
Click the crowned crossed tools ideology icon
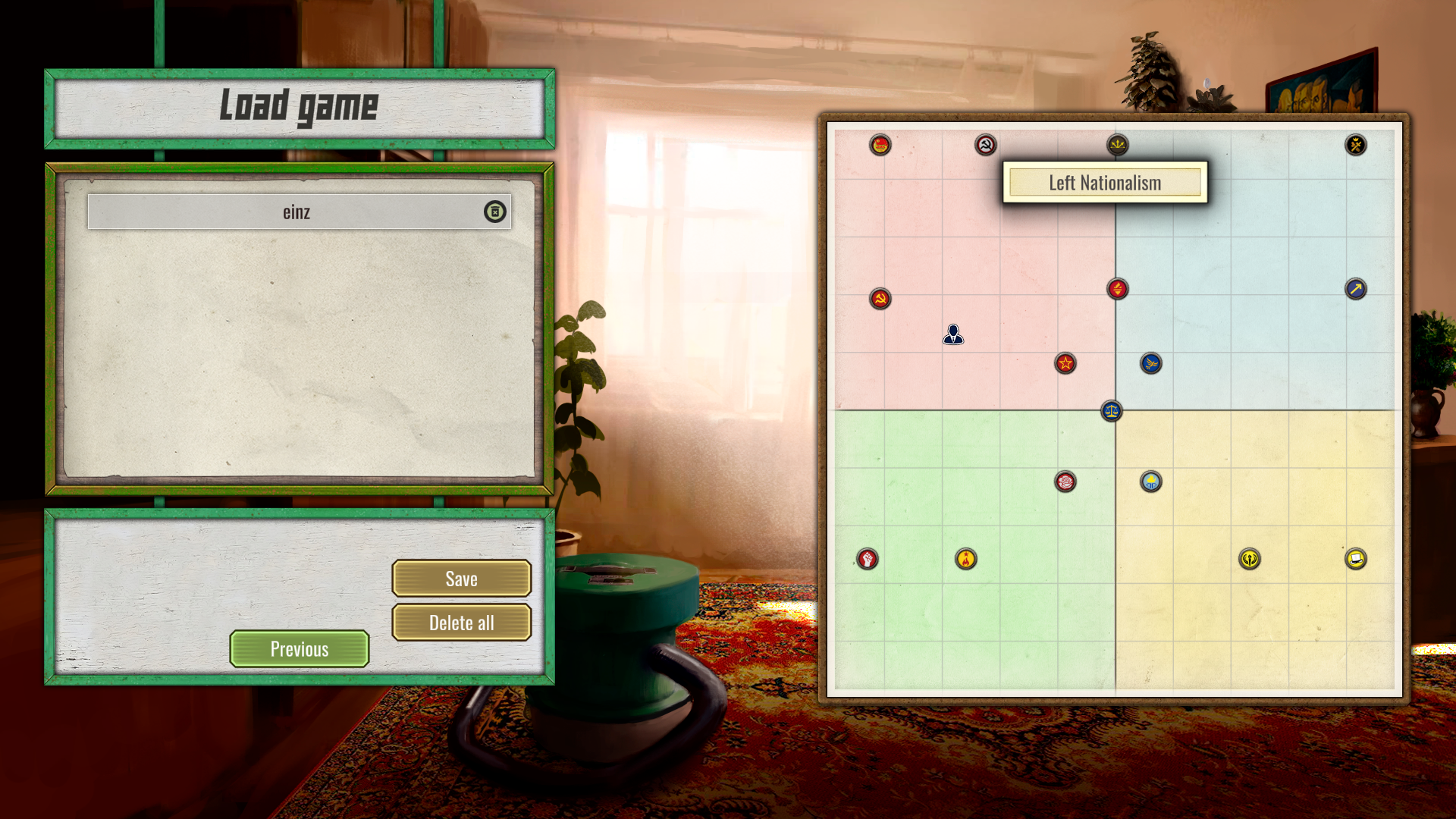[x=1356, y=145]
